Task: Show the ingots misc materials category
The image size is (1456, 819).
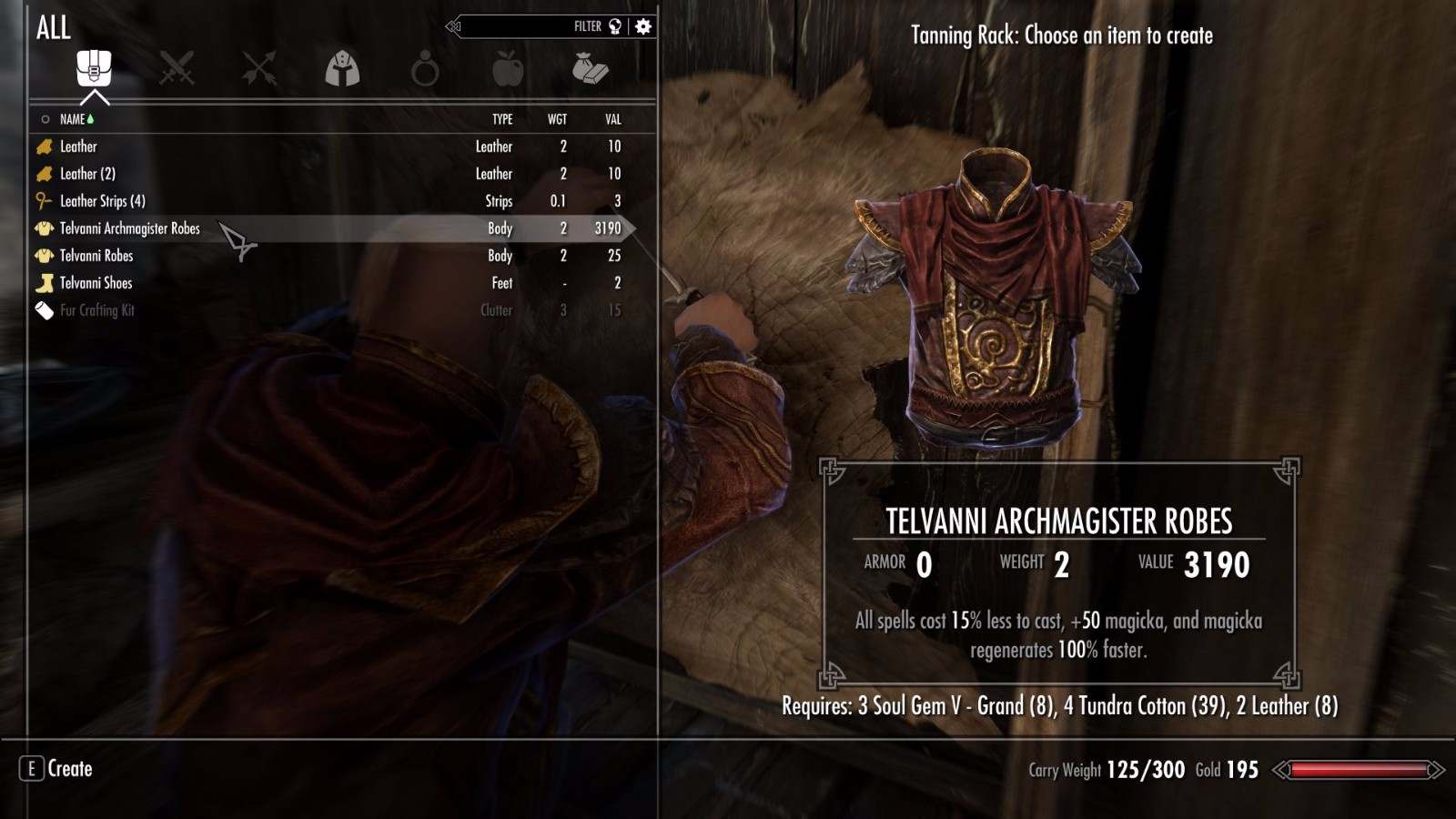Action: point(590,68)
